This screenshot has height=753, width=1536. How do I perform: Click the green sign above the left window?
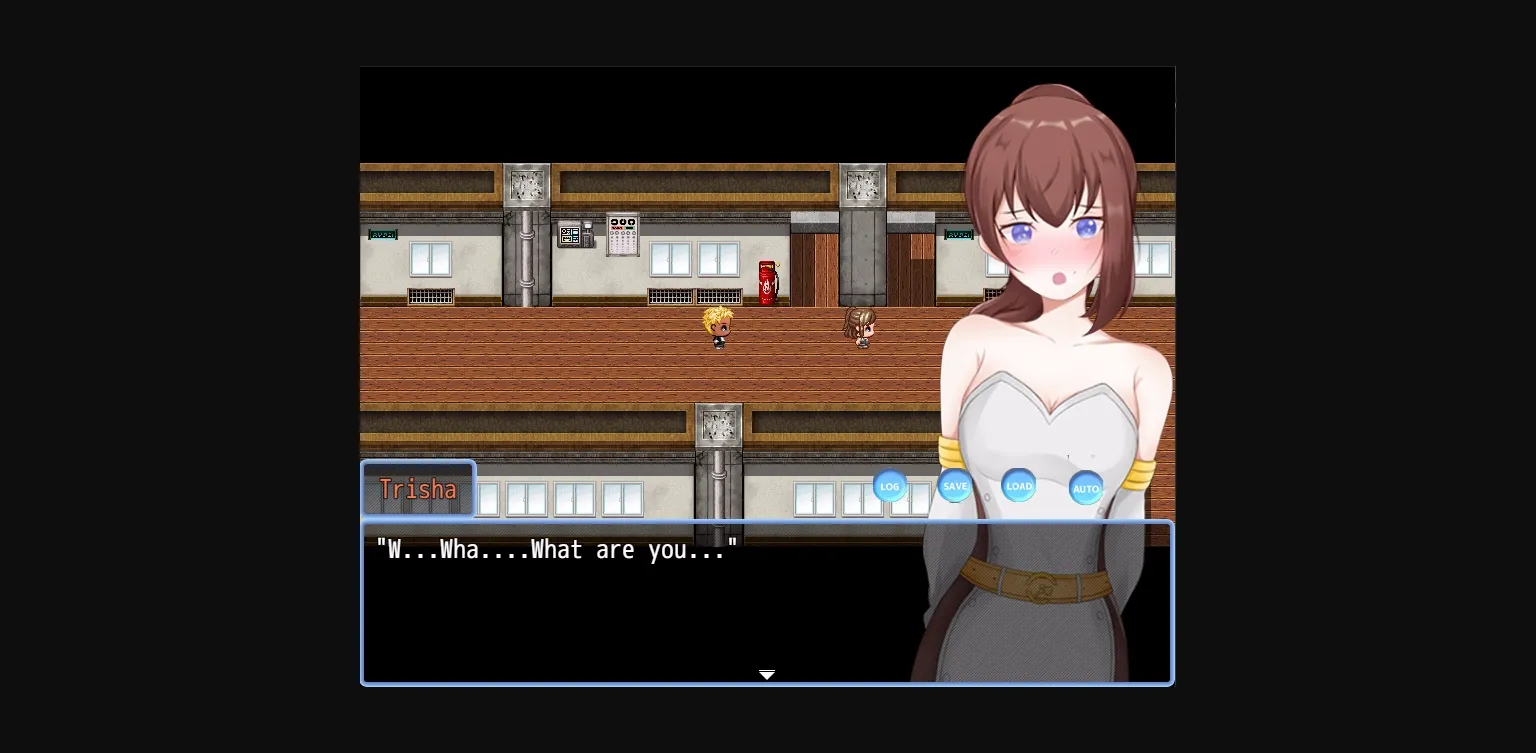[x=382, y=234]
